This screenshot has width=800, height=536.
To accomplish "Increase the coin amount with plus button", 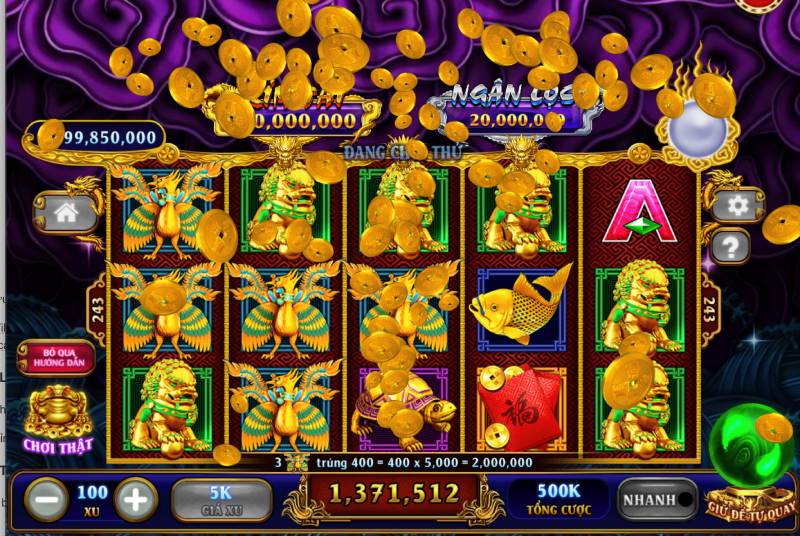I will point(137,498).
